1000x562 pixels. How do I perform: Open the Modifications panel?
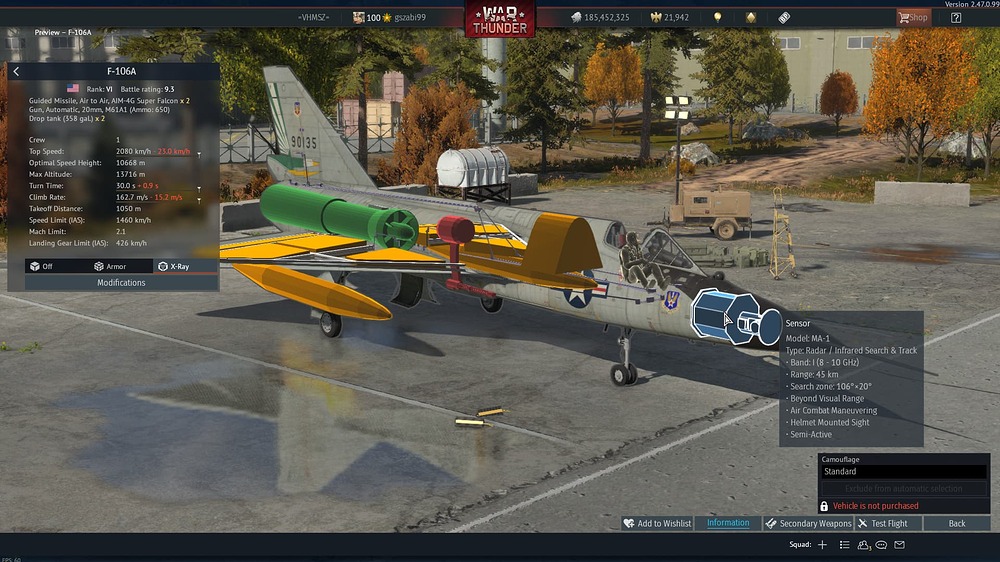click(x=121, y=283)
